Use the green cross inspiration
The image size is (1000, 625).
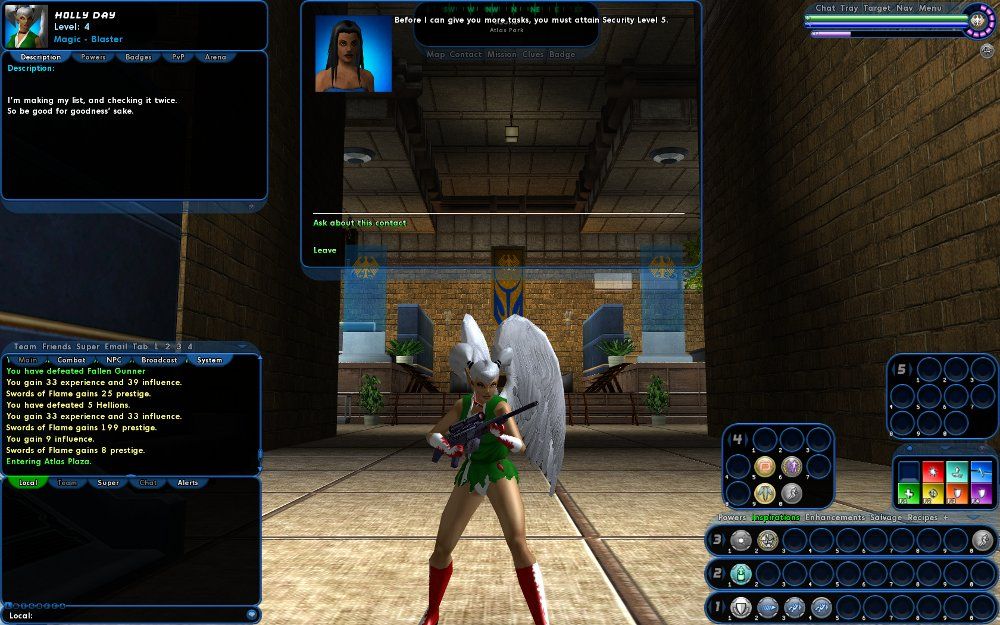pyautogui.click(x=908, y=493)
